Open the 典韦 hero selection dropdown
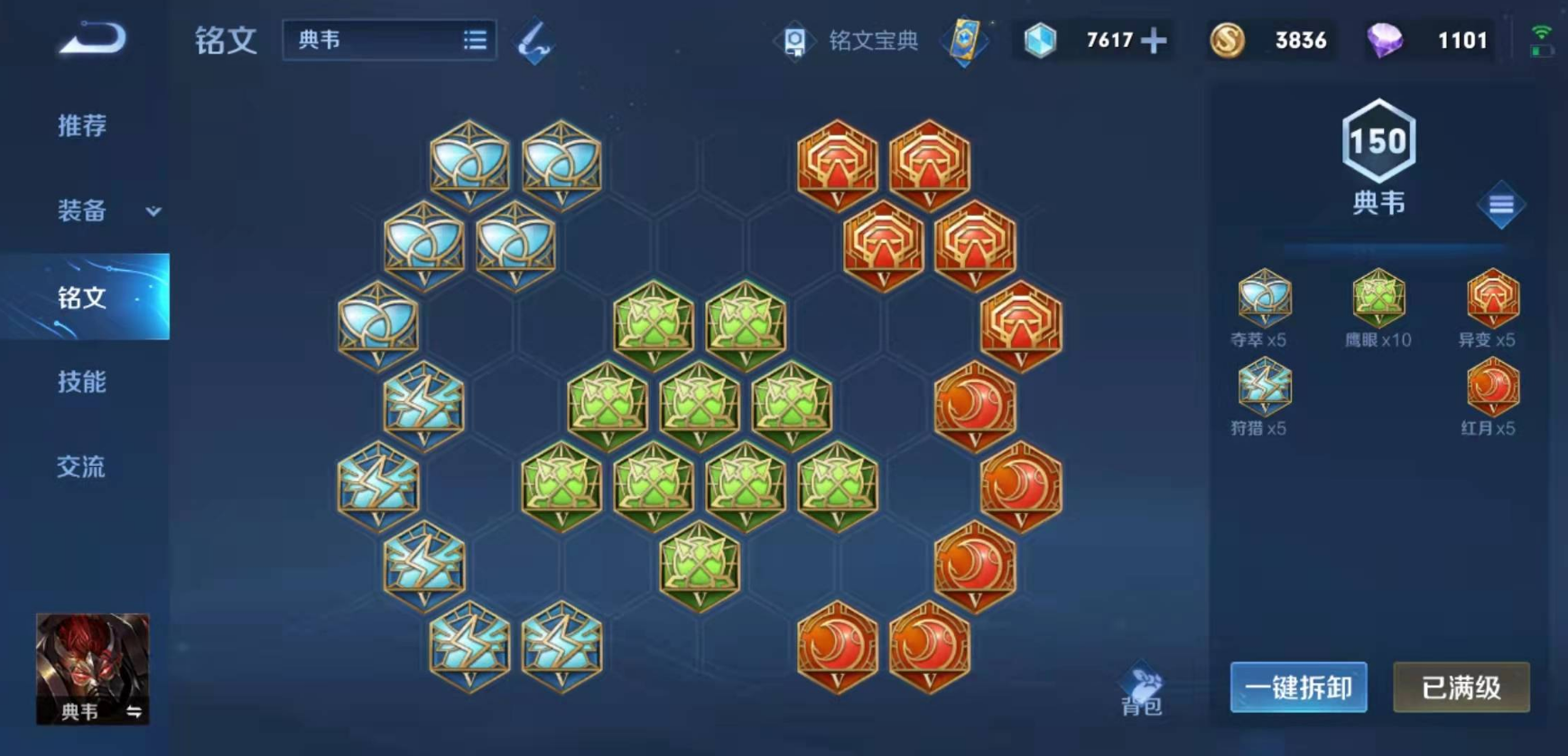This screenshot has width=1568, height=756. click(388, 41)
